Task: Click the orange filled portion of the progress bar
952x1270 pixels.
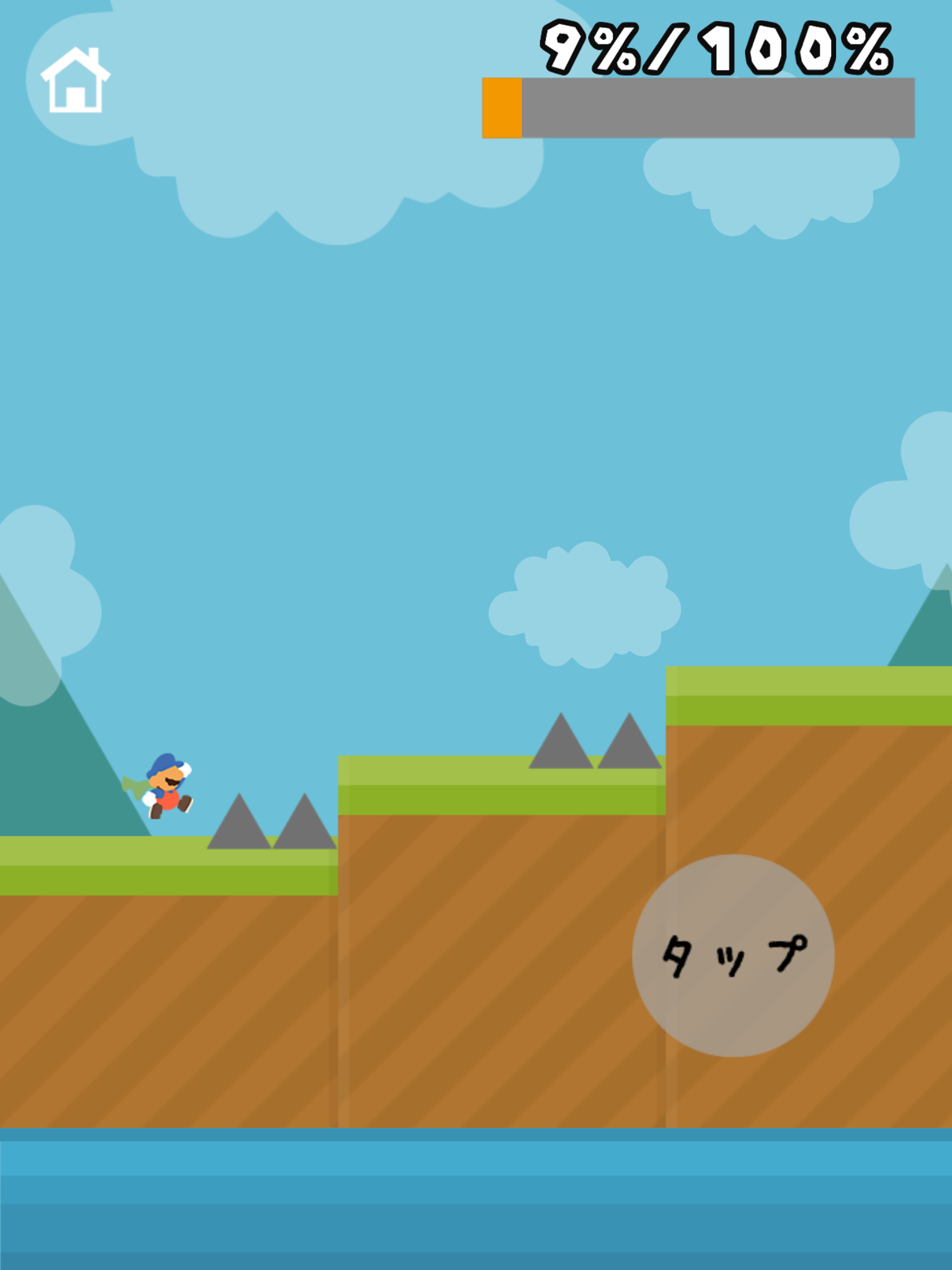Action: [501, 107]
